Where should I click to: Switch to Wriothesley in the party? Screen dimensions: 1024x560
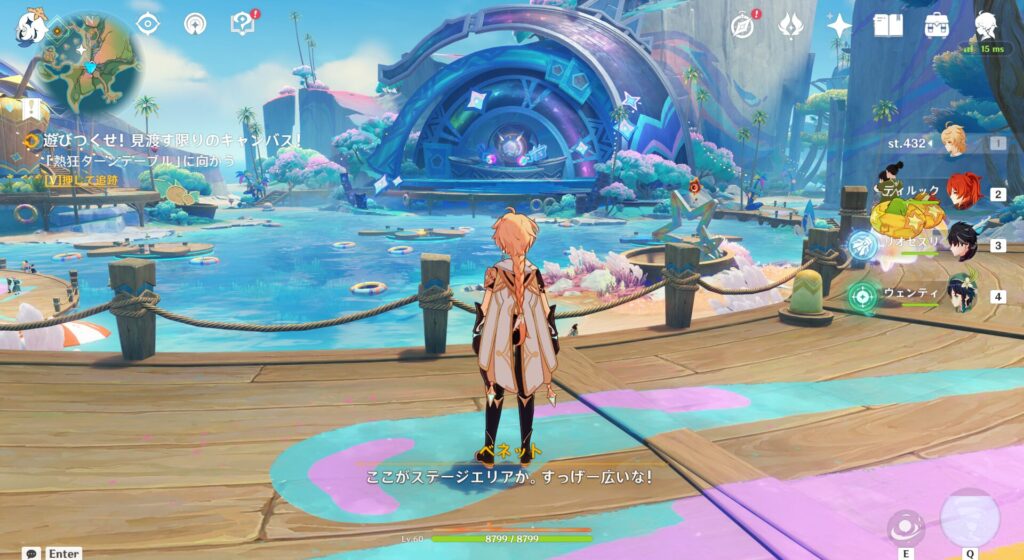tap(963, 244)
